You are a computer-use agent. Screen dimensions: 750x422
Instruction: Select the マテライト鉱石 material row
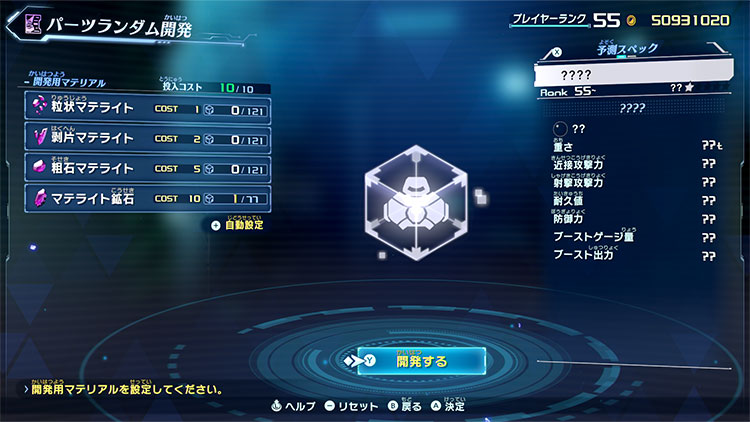pyautogui.click(x=146, y=198)
